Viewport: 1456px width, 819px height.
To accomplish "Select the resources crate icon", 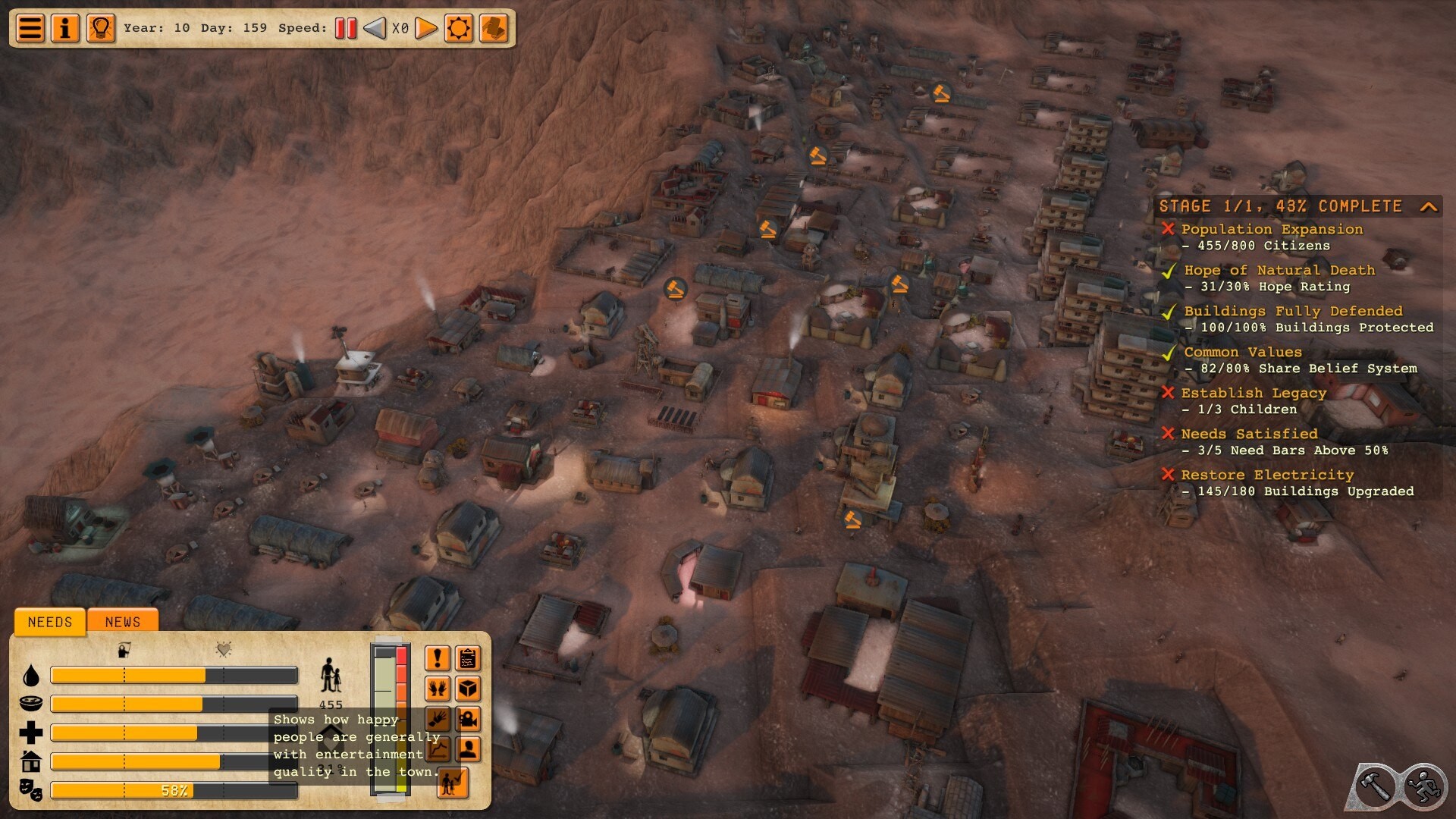I will pyautogui.click(x=469, y=689).
